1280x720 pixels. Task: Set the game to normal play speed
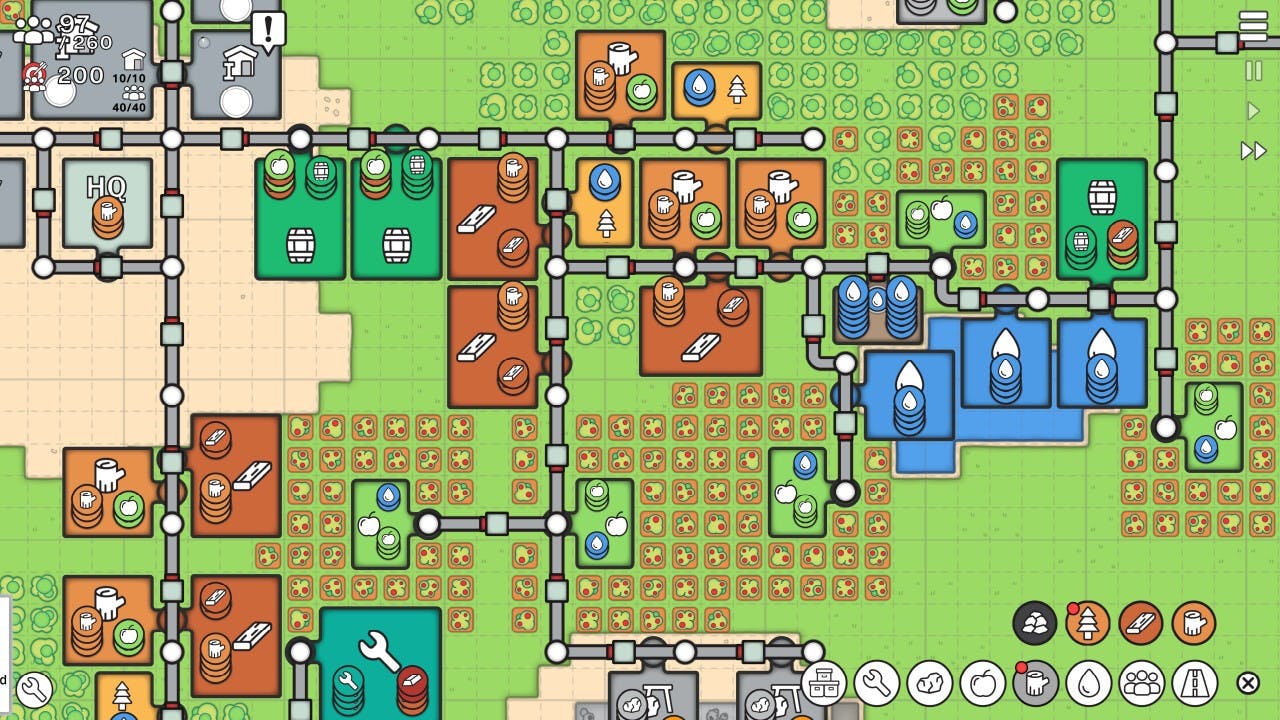1253,111
